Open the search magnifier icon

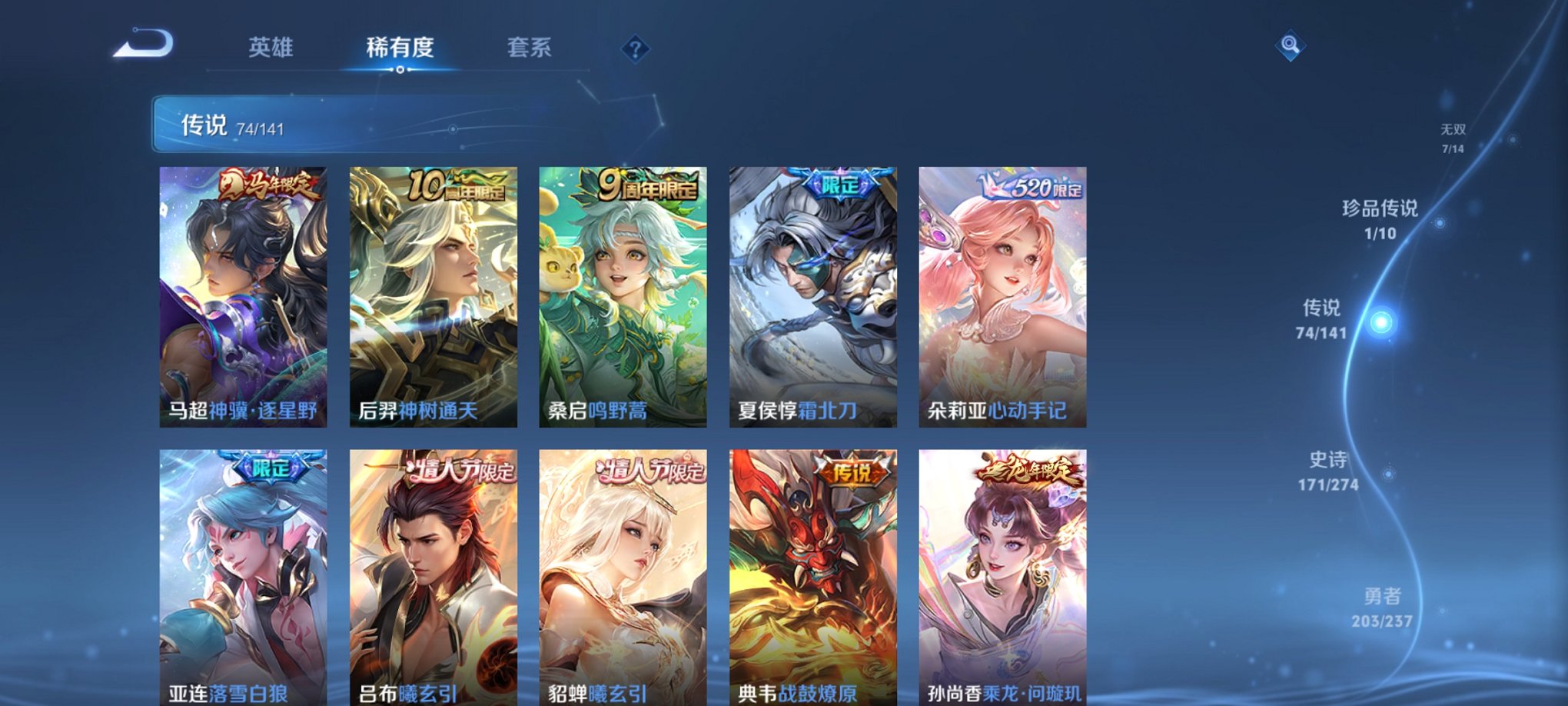[x=1291, y=45]
